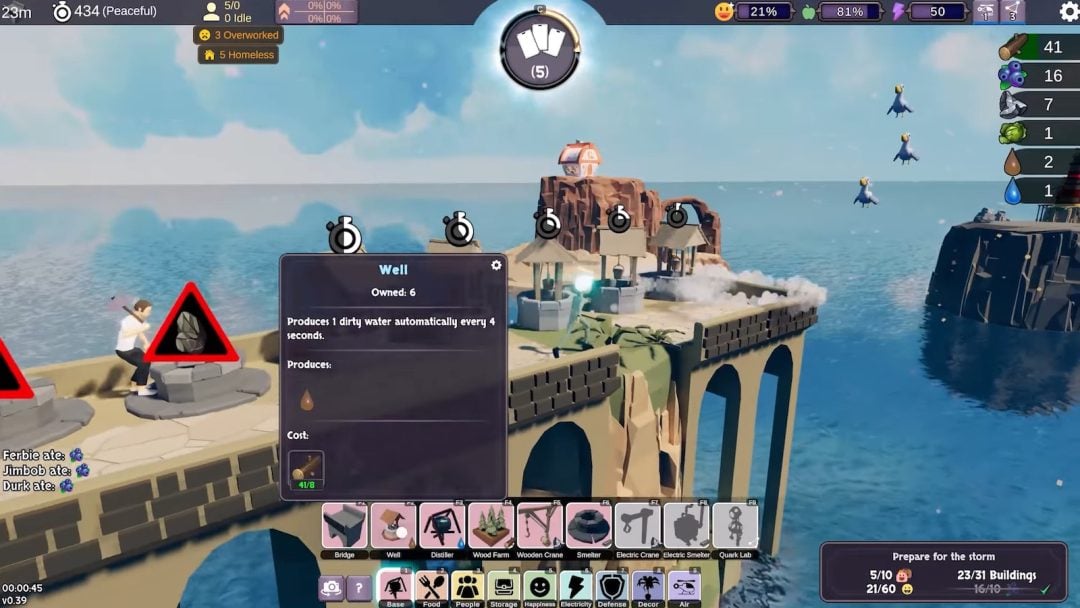Click the question mark help button
This screenshot has height=608, width=1080.
(359, 589)
